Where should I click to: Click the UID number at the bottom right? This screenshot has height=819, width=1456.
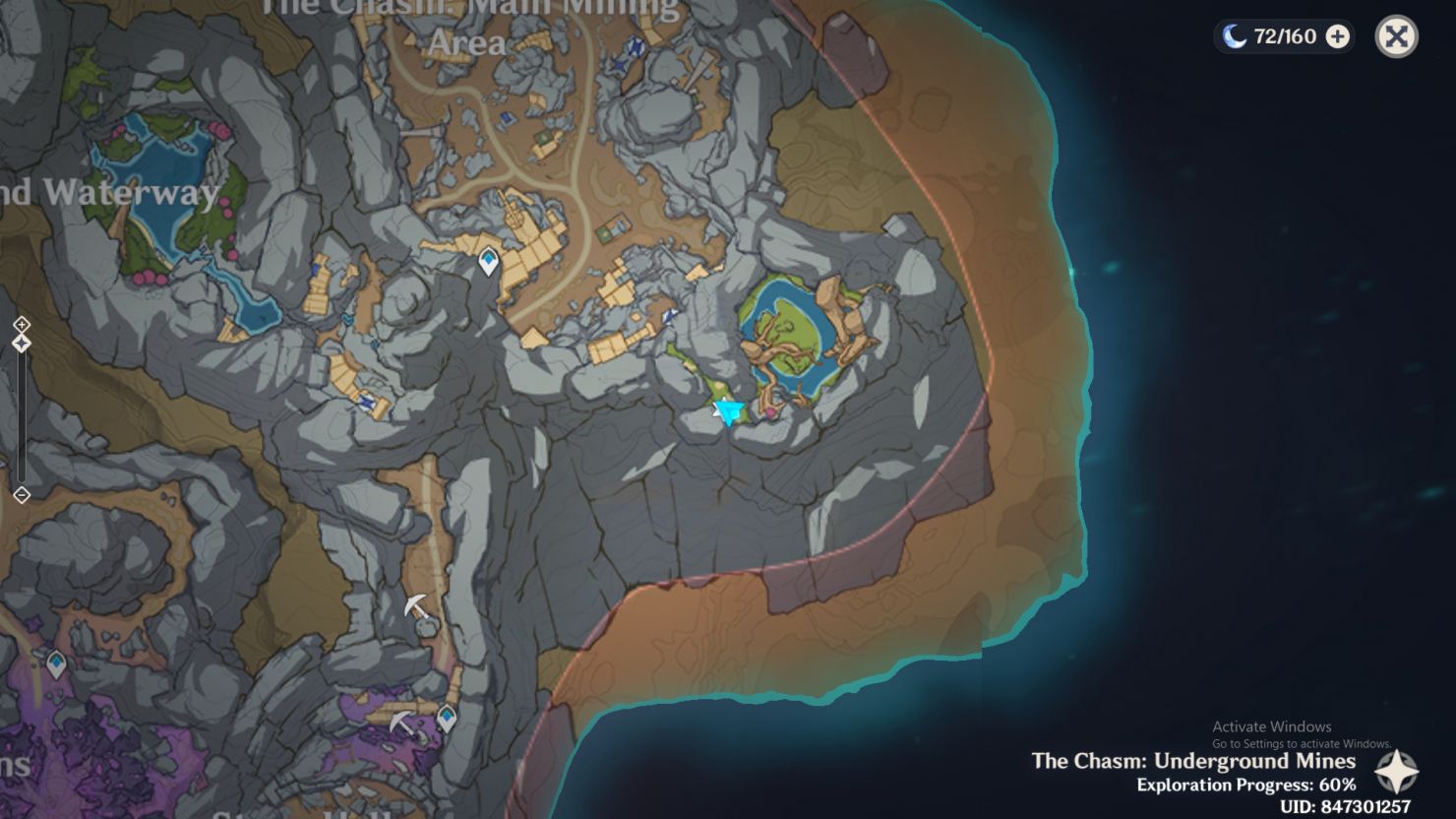coord(1279,808)
